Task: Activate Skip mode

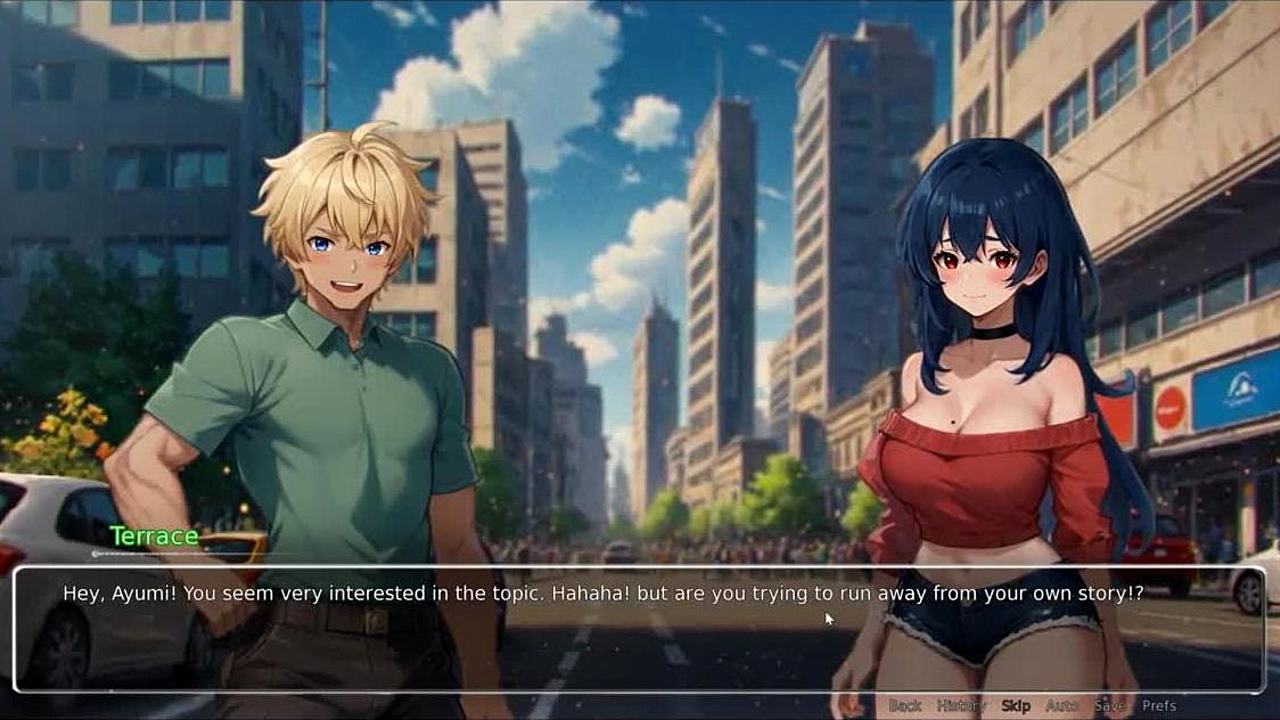Action: [x=1016, y=706]
